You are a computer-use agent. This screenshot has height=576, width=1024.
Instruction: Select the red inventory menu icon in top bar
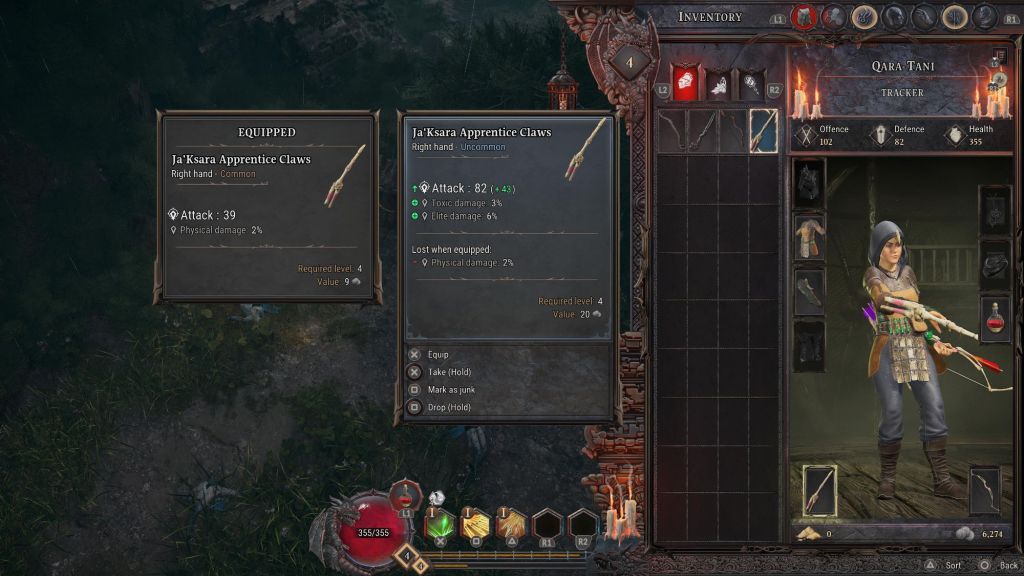[x=803, y=17]
